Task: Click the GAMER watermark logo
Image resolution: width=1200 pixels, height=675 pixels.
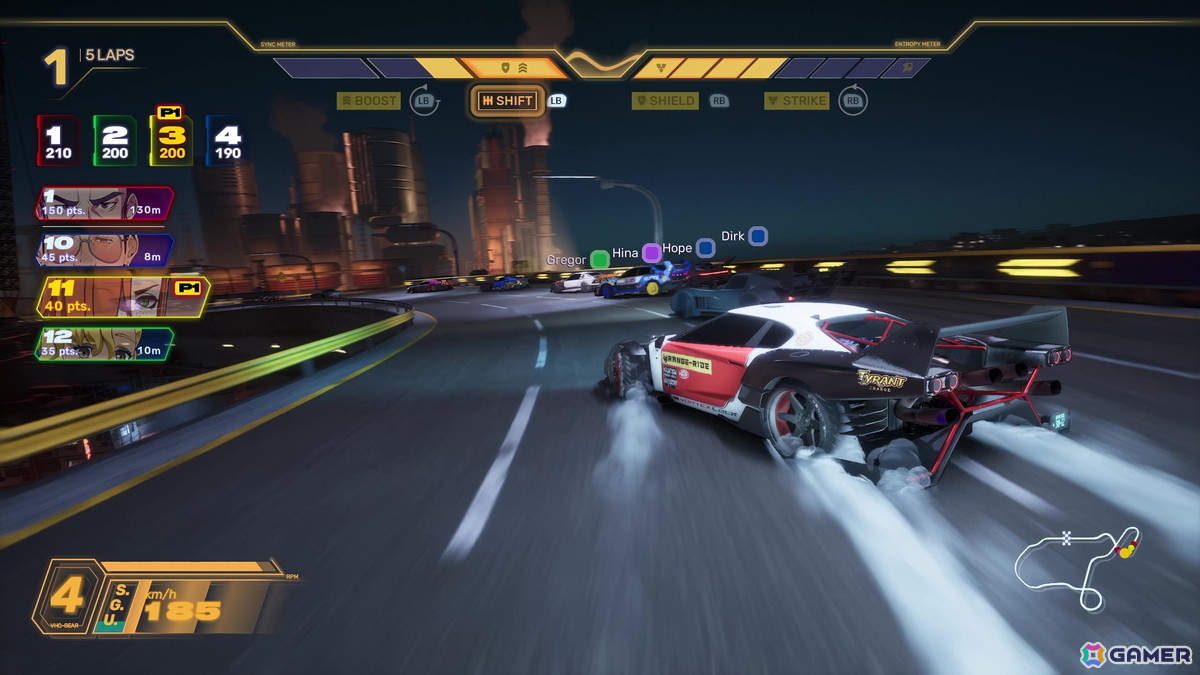Action: [x=1136, y=655]
